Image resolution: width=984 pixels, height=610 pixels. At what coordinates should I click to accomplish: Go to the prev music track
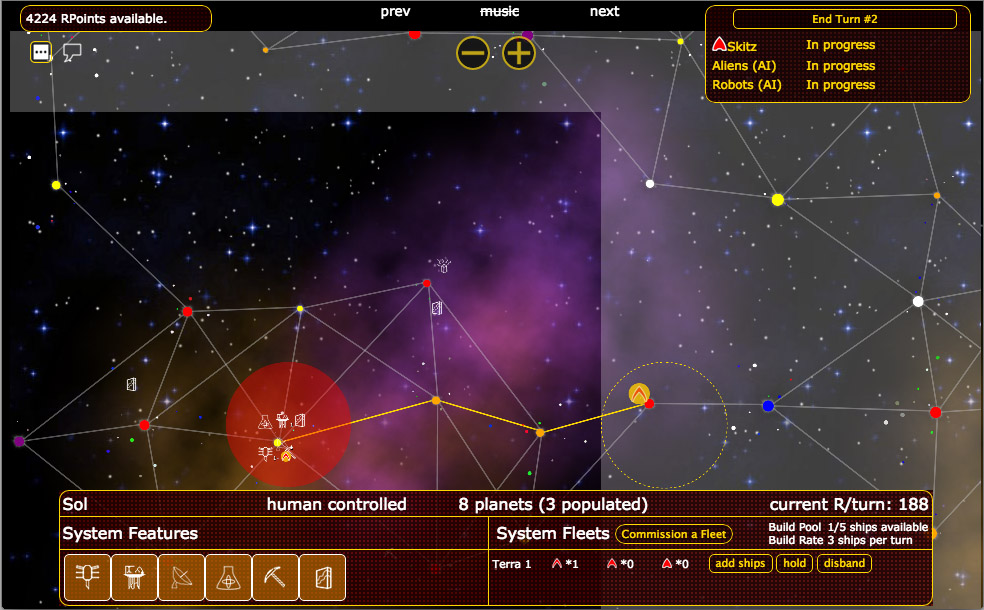coord(396,11)
